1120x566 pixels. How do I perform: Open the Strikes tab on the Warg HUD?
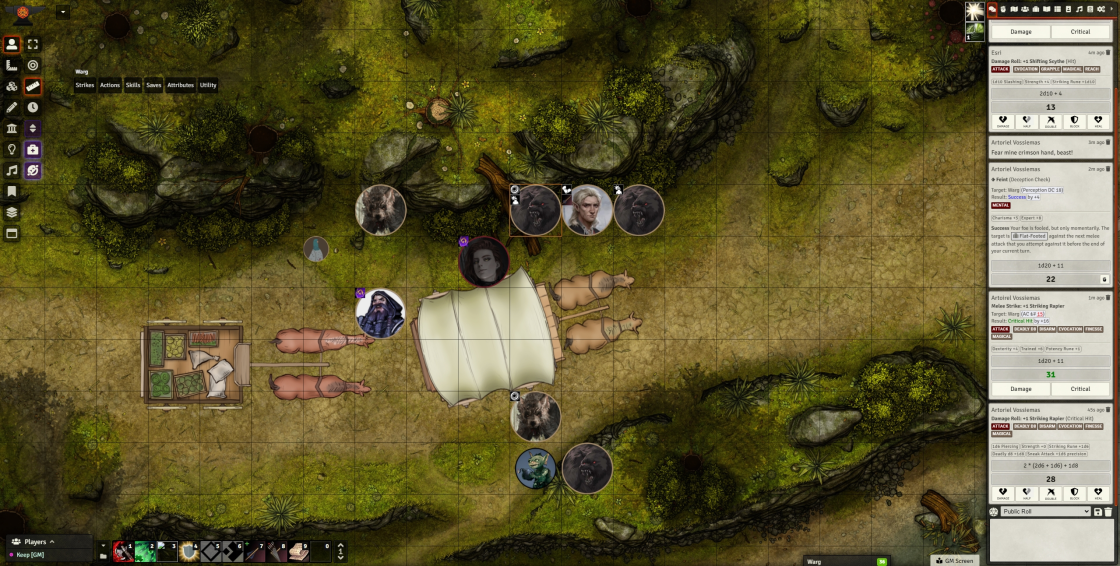(x=85, y=85)
